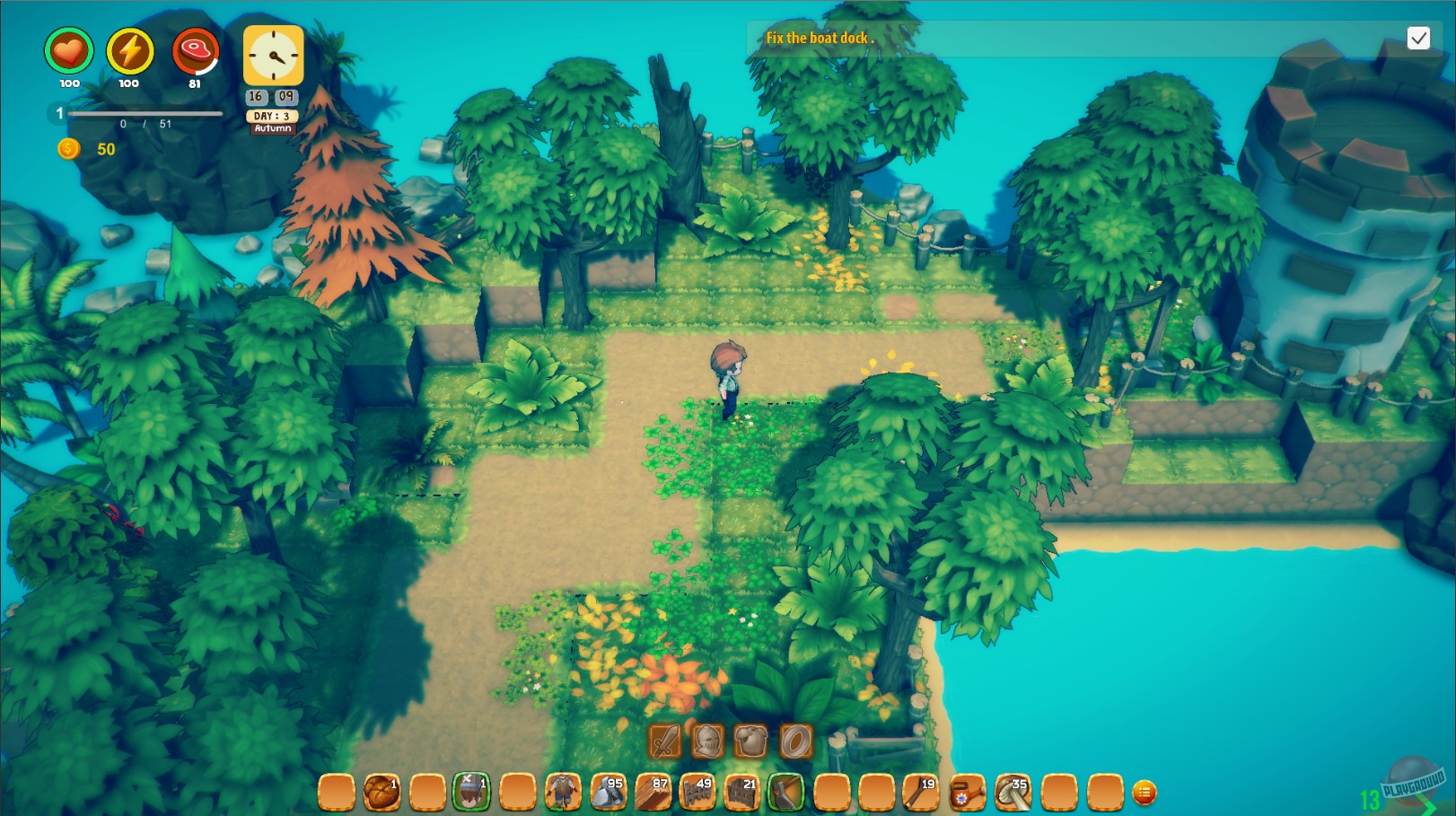Open the helmet equipment slot
Image resolution: width=1456 pixels, height=816 pixels.
707,741
